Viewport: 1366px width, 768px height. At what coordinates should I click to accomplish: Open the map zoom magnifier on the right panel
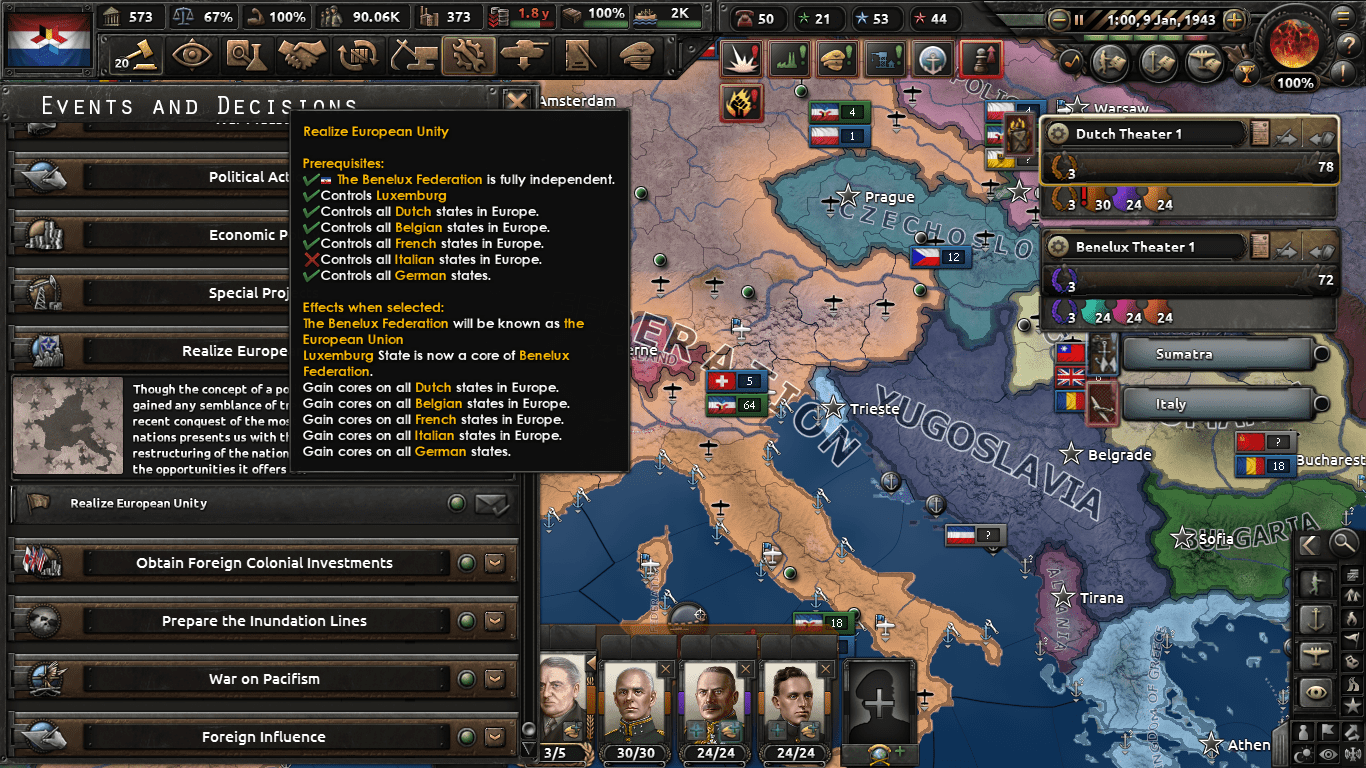pos(1344,544)
